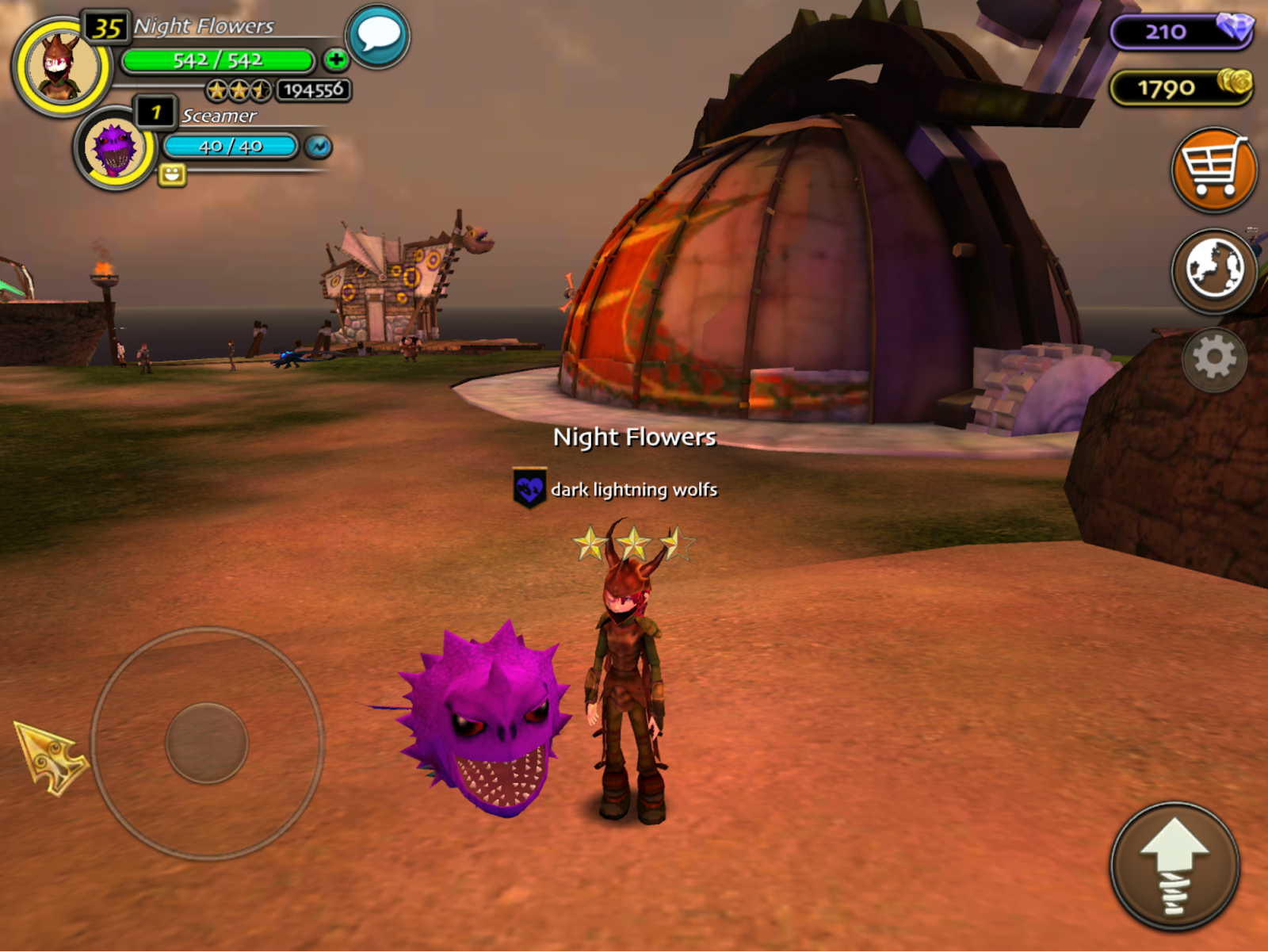Screen dimensions: 1268x952
Task: Select the Sceamer dragon portrait
Action: tap(115, 149)
